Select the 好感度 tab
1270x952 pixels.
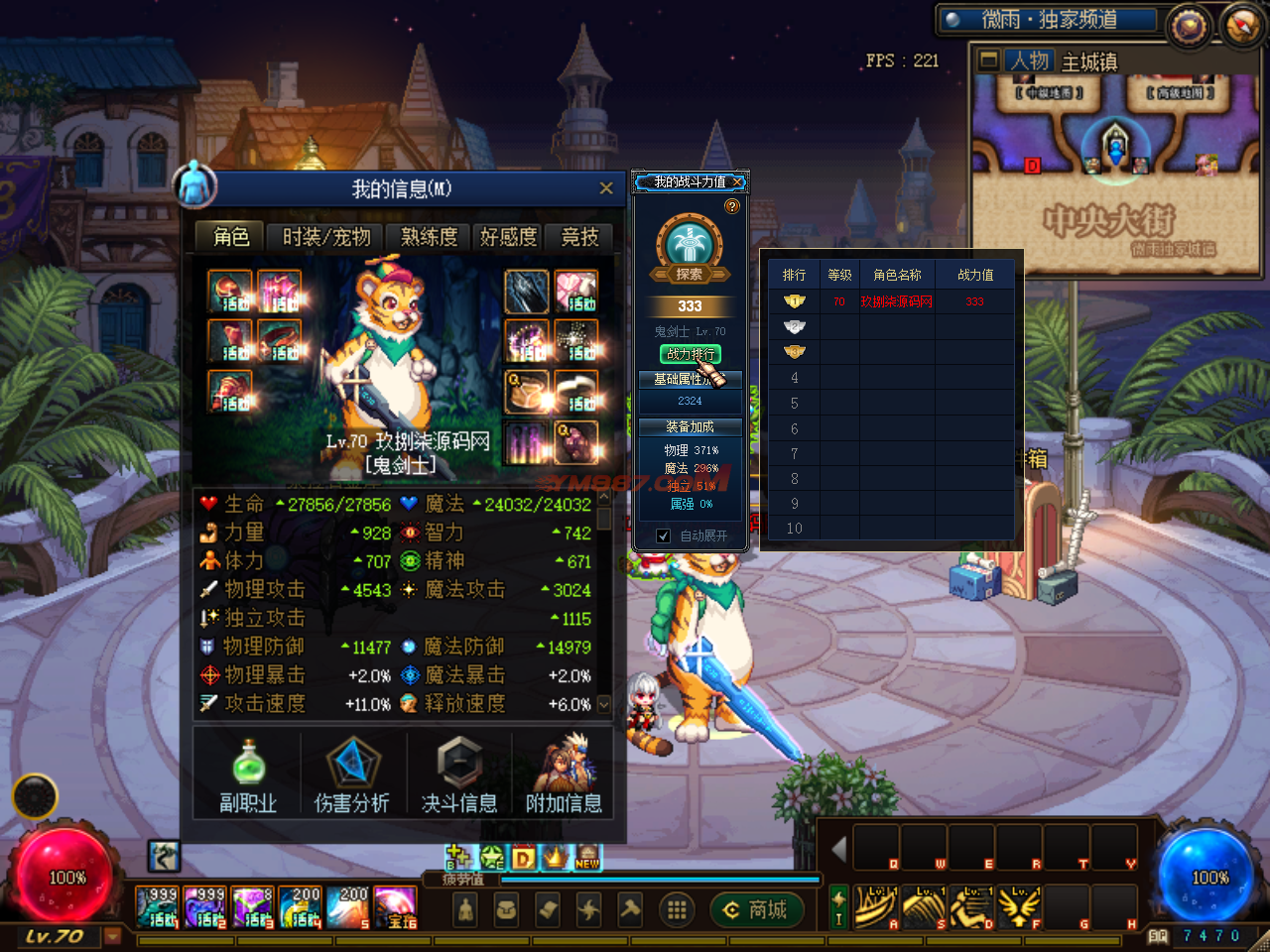coord(508,237)
